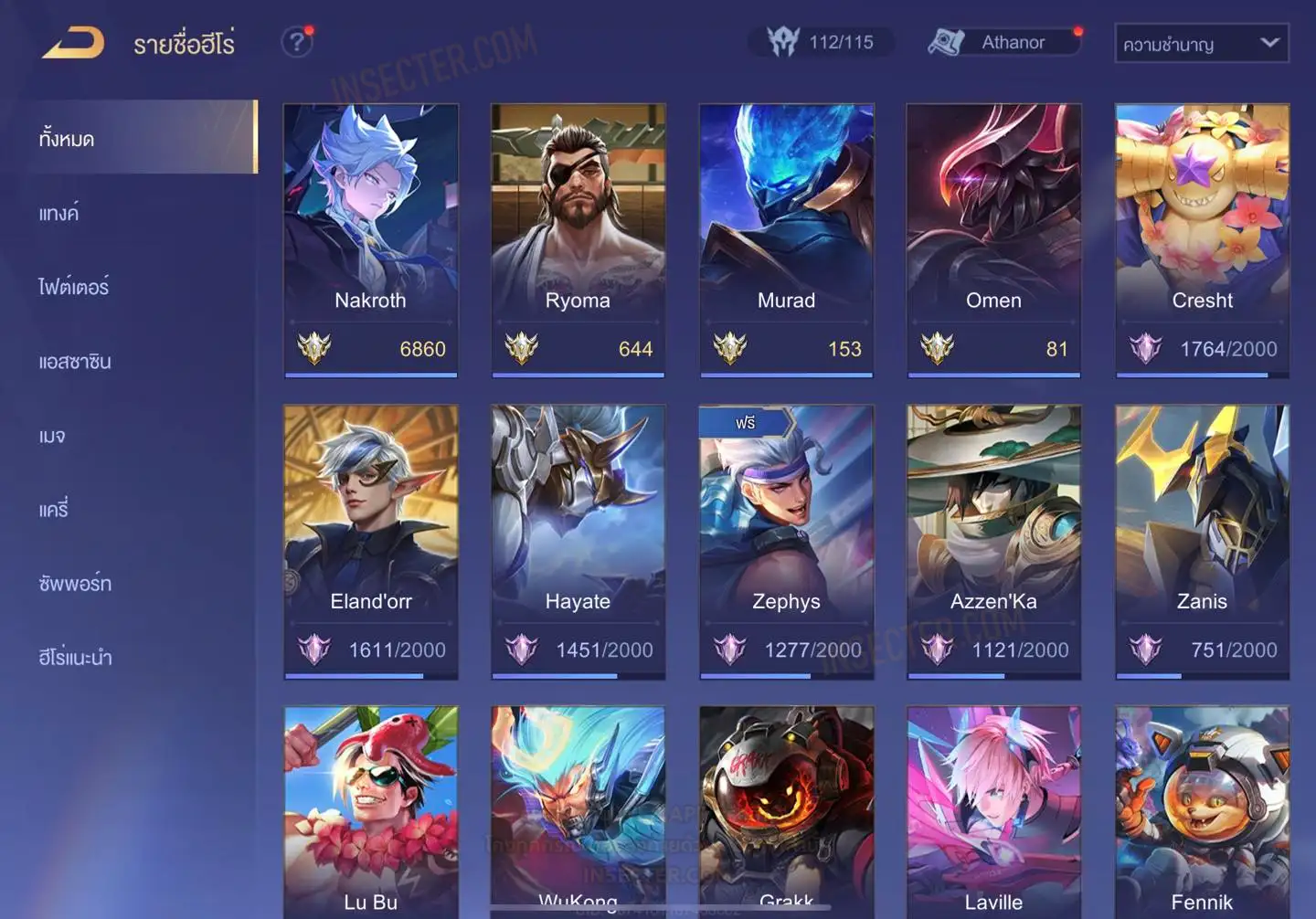The height and width of the screenshot is (919, 1316).
Task: Choose the Murad hero card
Action: pos(786,239)
